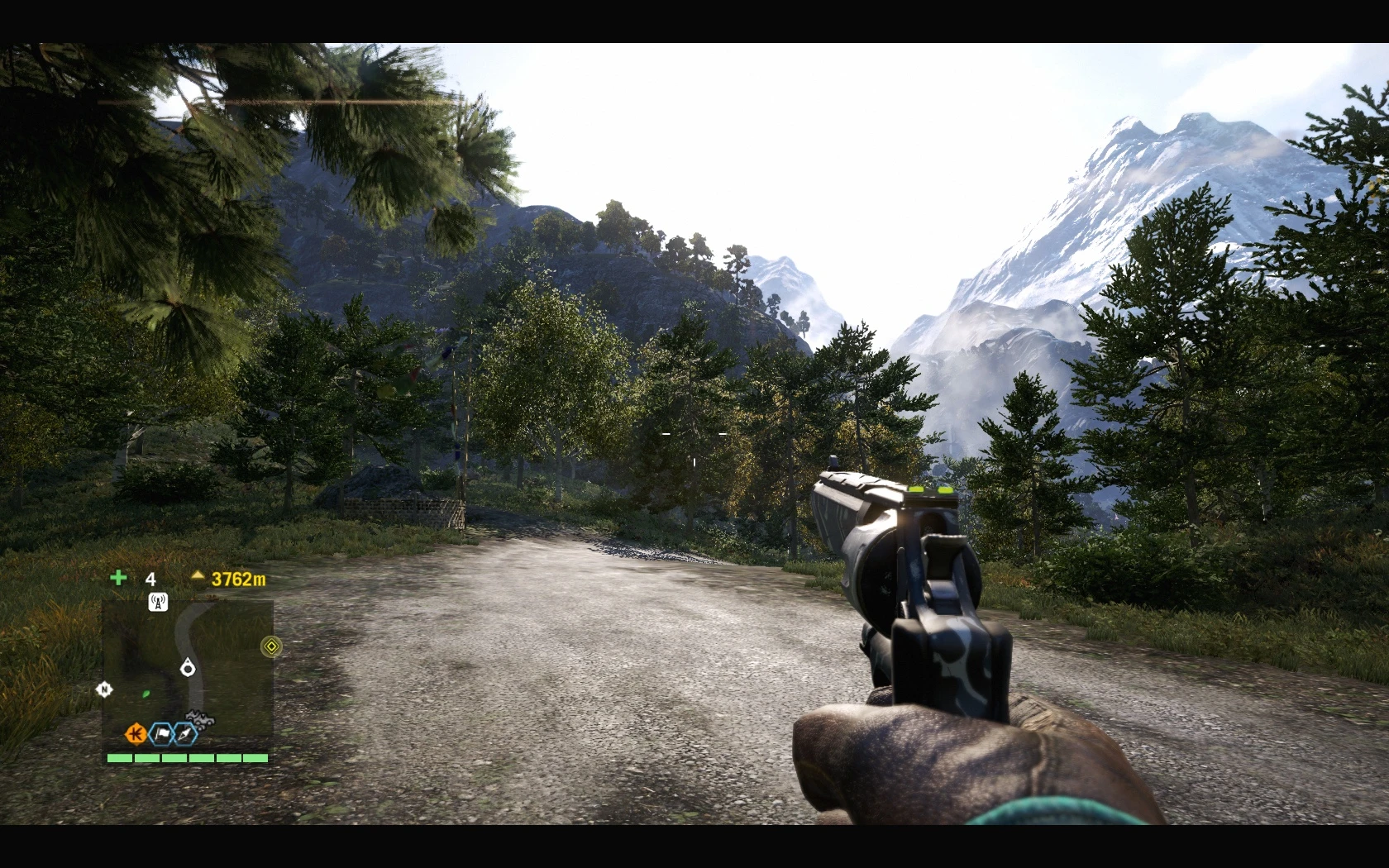
Task: Select the ammo count showing 4 rounds
Action: (150, 579)
